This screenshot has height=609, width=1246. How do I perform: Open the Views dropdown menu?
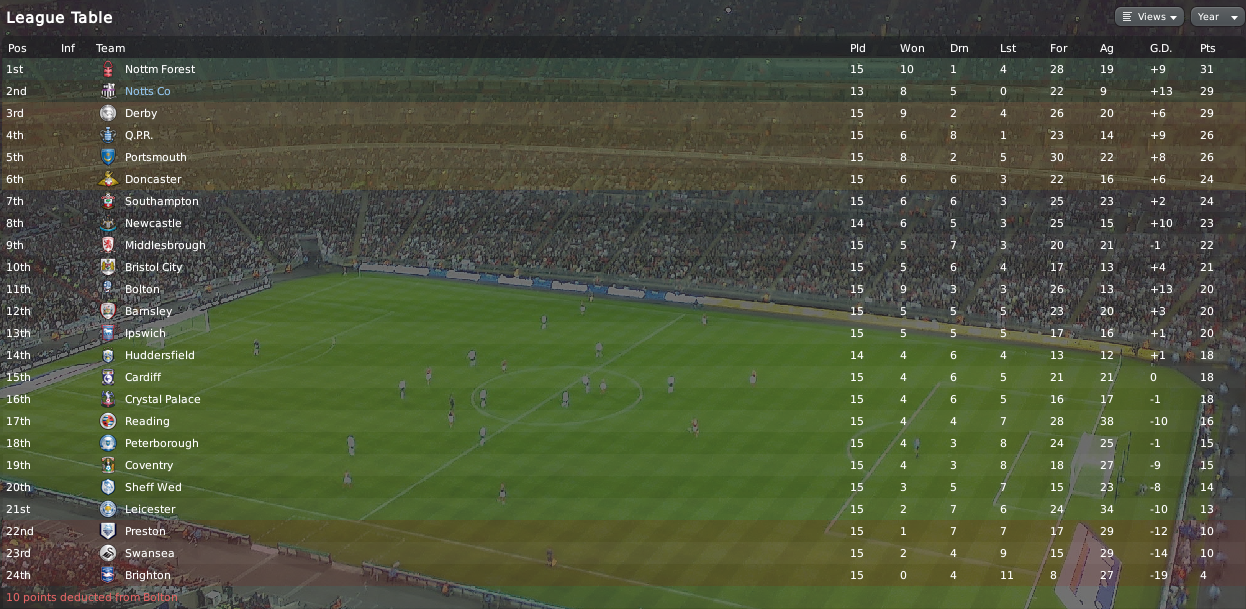point(1149,17)
